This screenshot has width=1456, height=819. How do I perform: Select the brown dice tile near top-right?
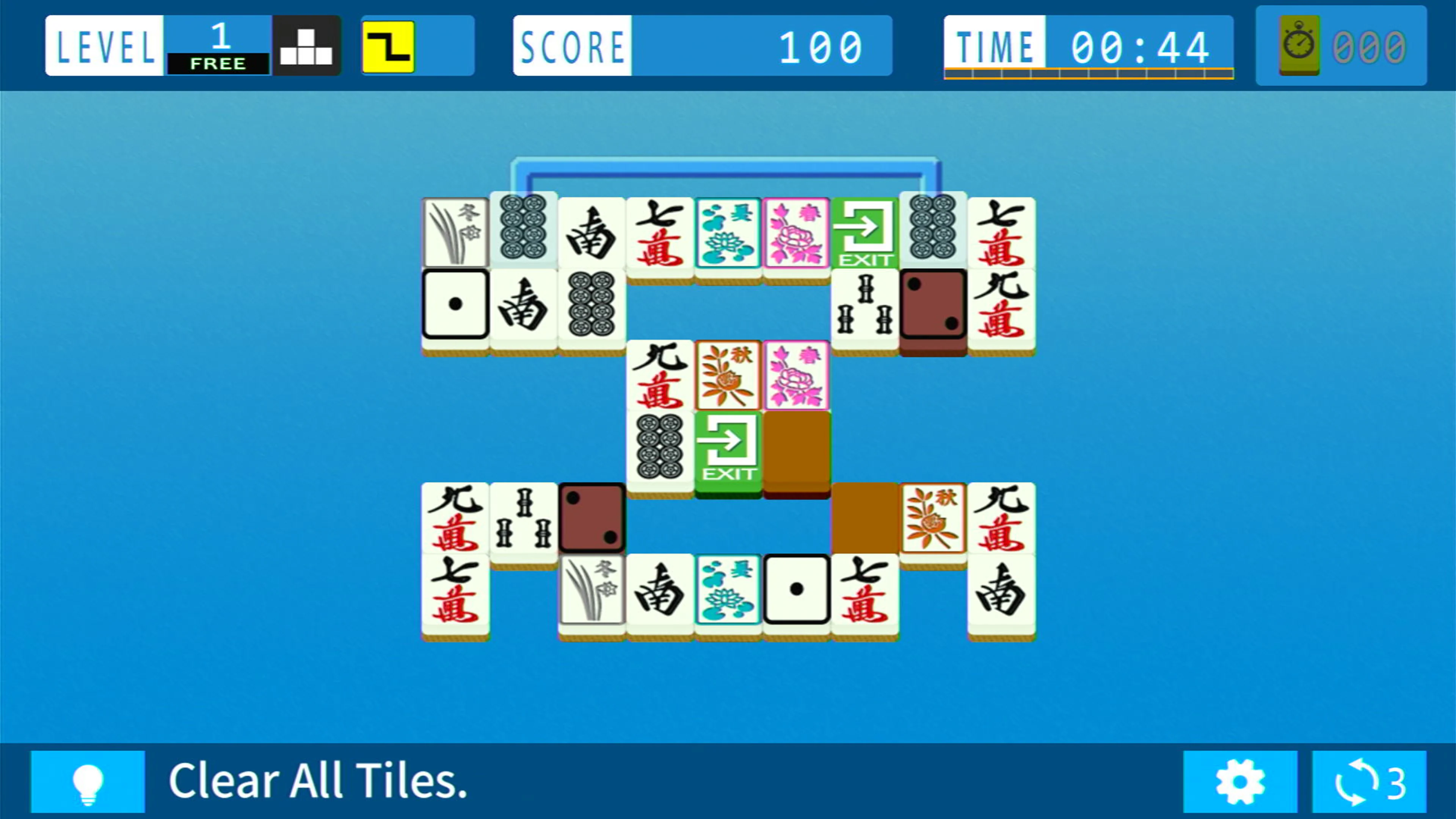click(934, 308)
